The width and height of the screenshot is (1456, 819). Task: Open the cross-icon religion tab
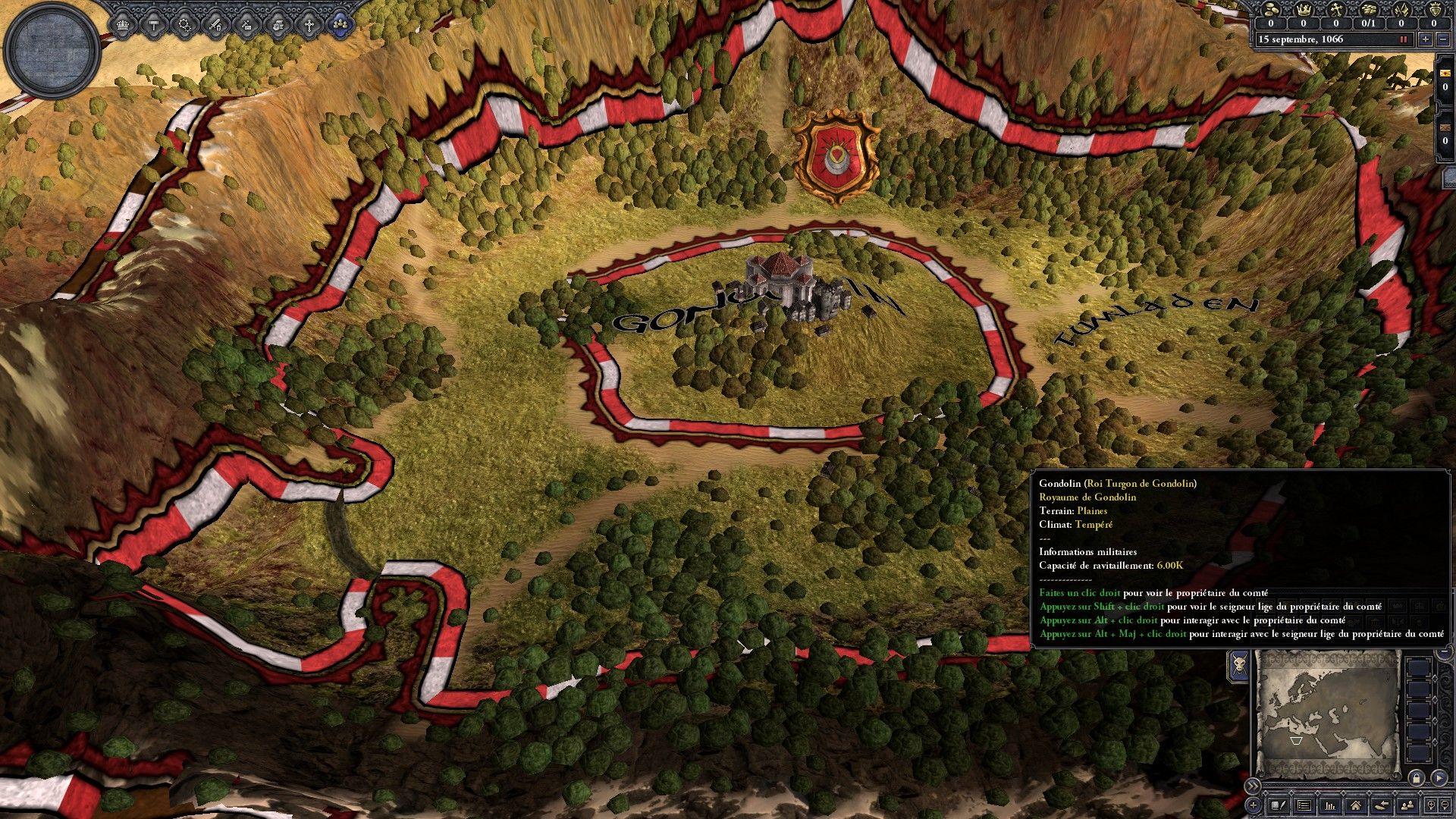309,24
